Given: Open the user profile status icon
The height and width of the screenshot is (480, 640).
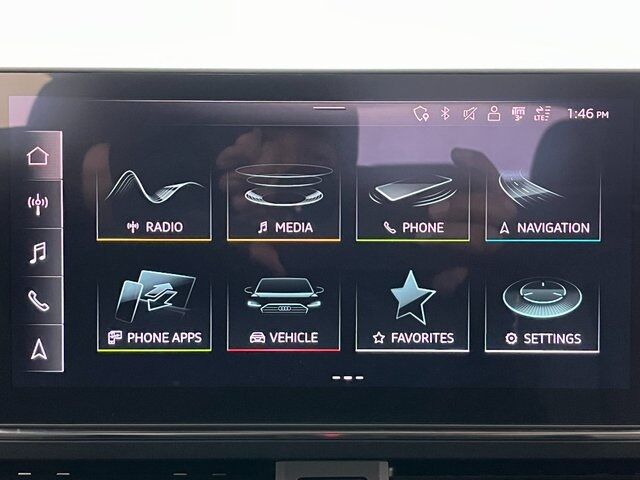Looking at the screenshot, I should [494, 113].
